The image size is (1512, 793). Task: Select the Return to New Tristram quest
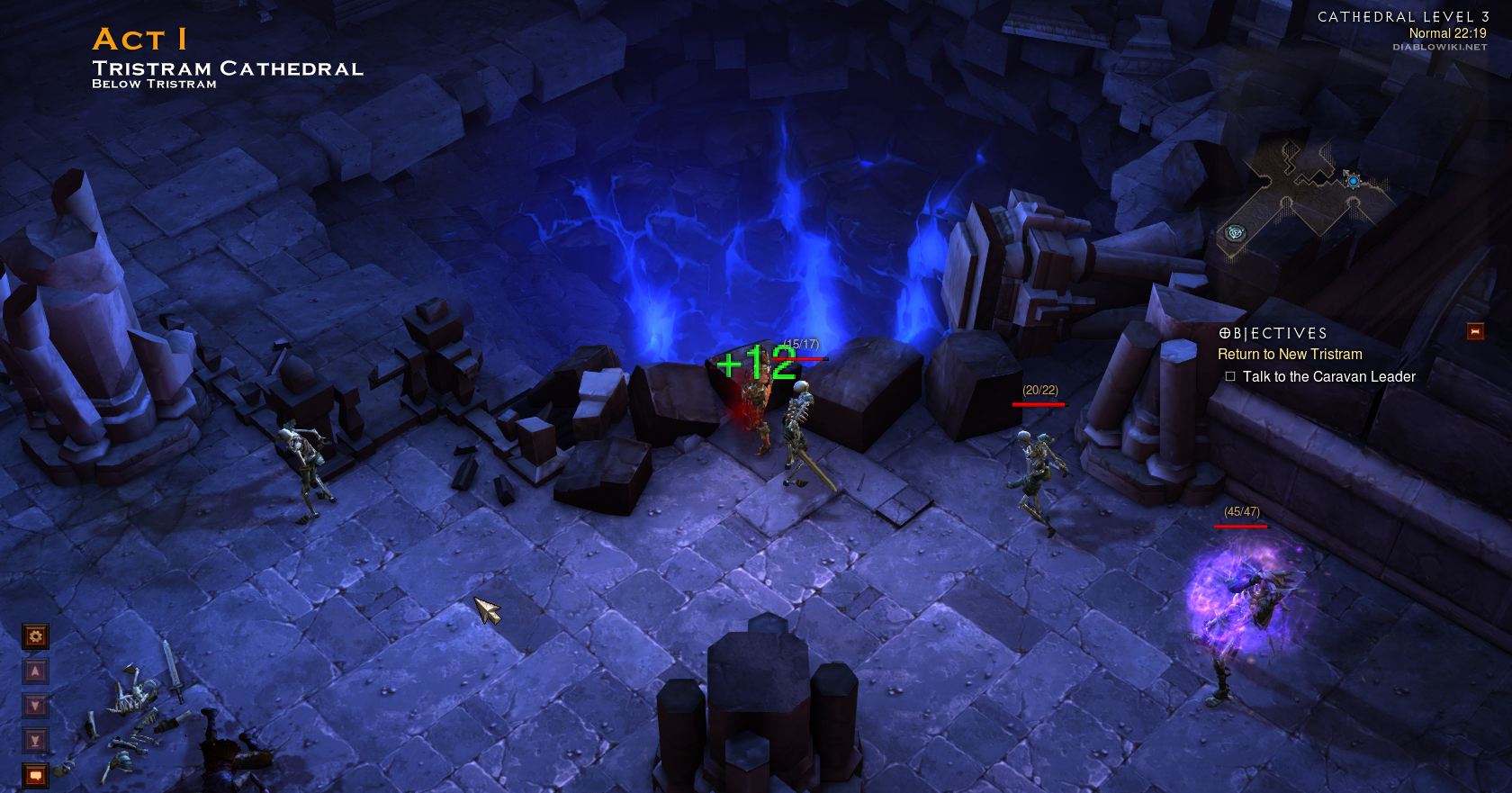pos(1290,355)
